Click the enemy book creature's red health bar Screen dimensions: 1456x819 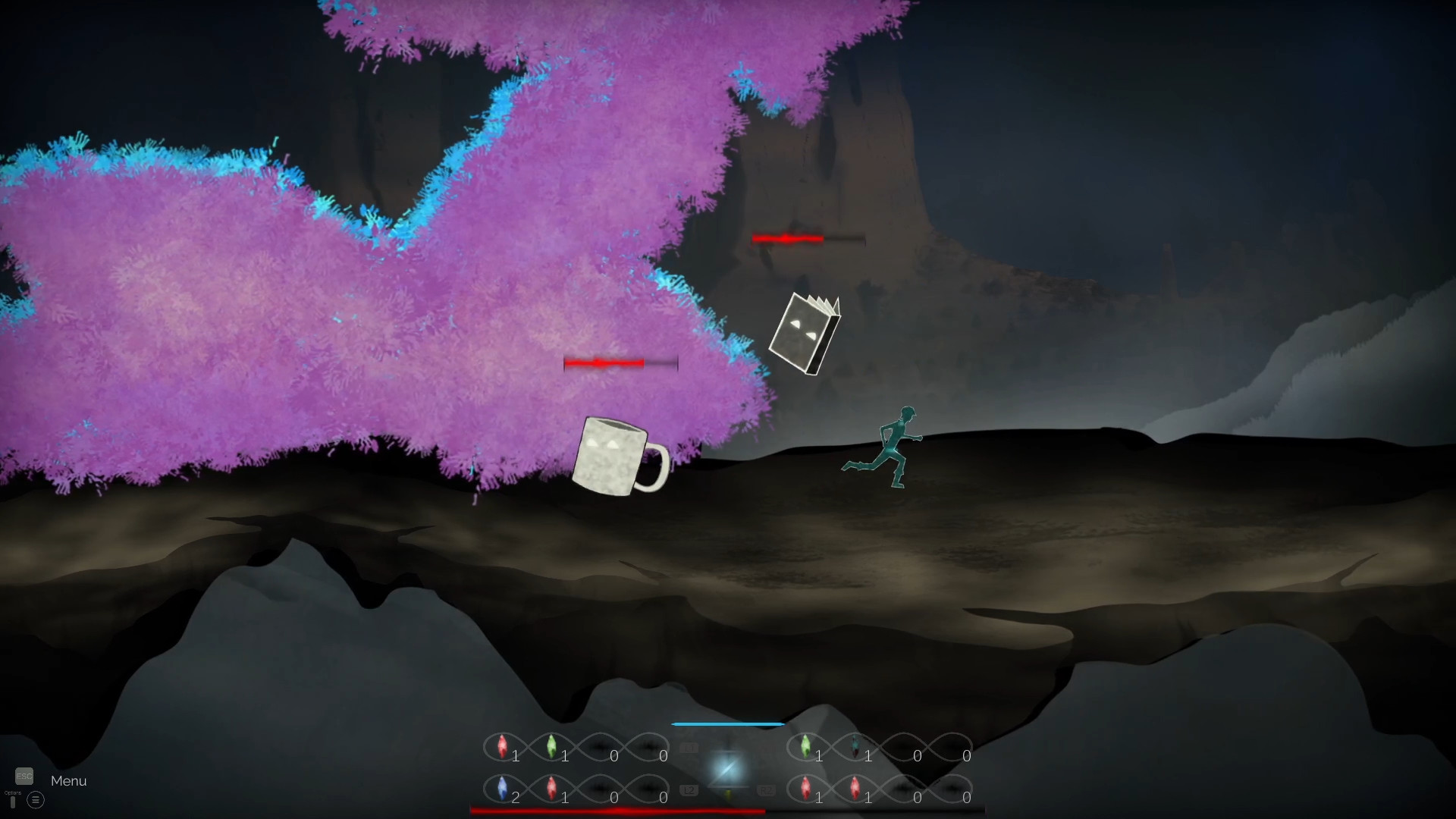789,239
